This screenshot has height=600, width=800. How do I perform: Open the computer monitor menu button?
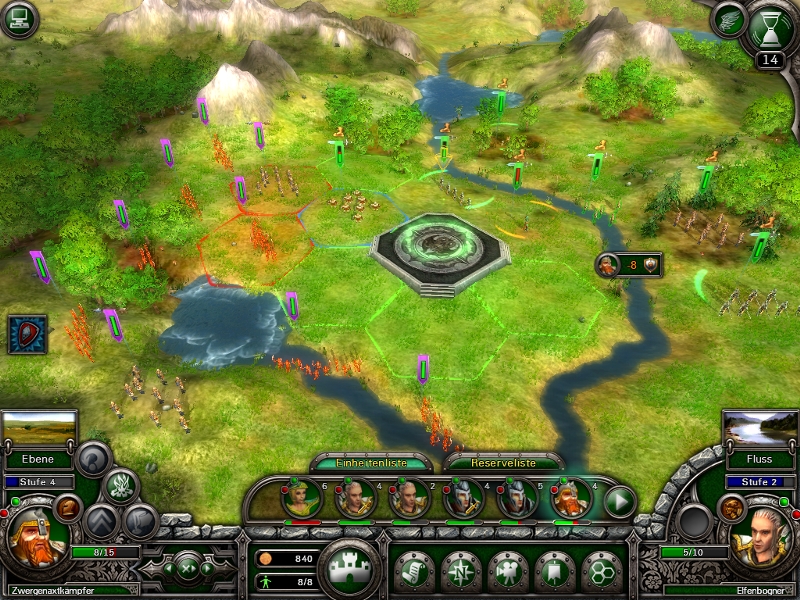(x=20, y=20)
